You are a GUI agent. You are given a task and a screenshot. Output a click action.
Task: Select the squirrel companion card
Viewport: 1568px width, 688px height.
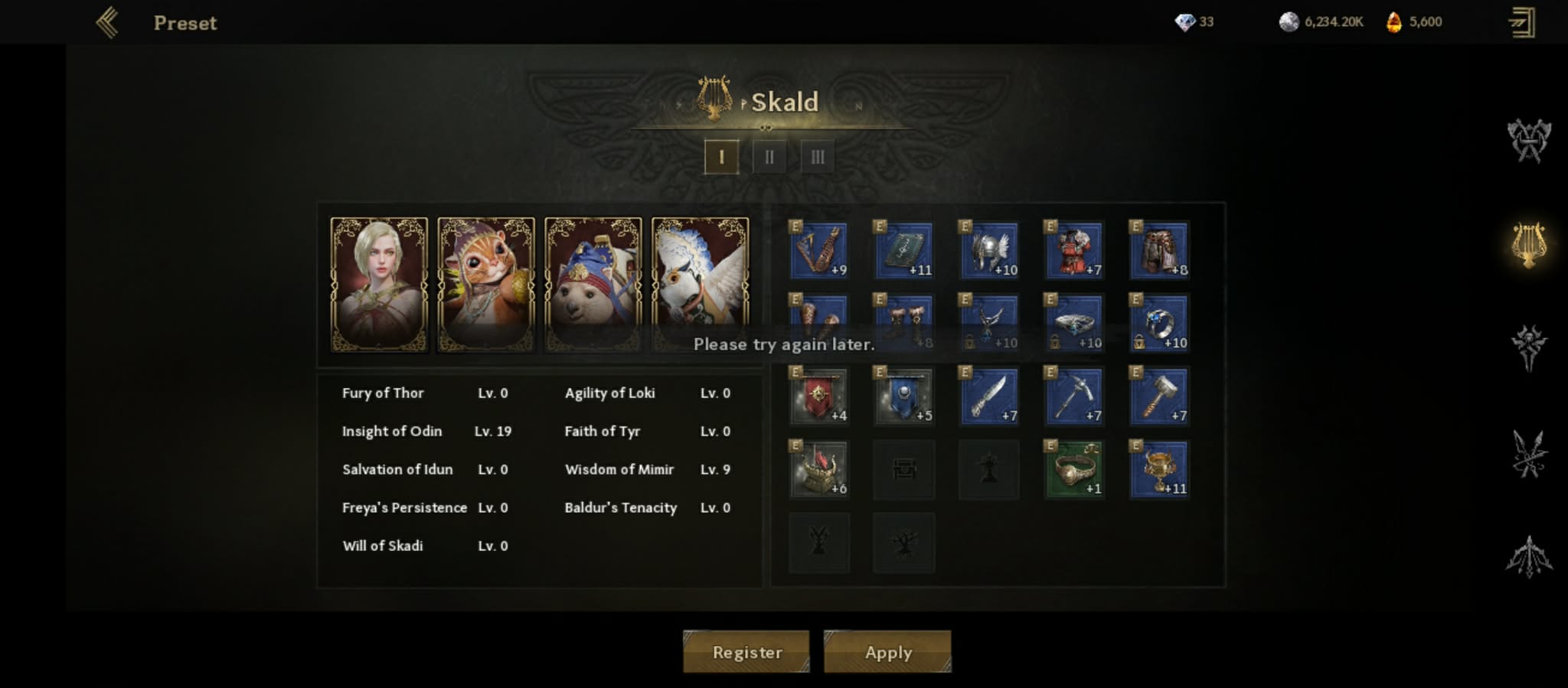coord(486,285)
